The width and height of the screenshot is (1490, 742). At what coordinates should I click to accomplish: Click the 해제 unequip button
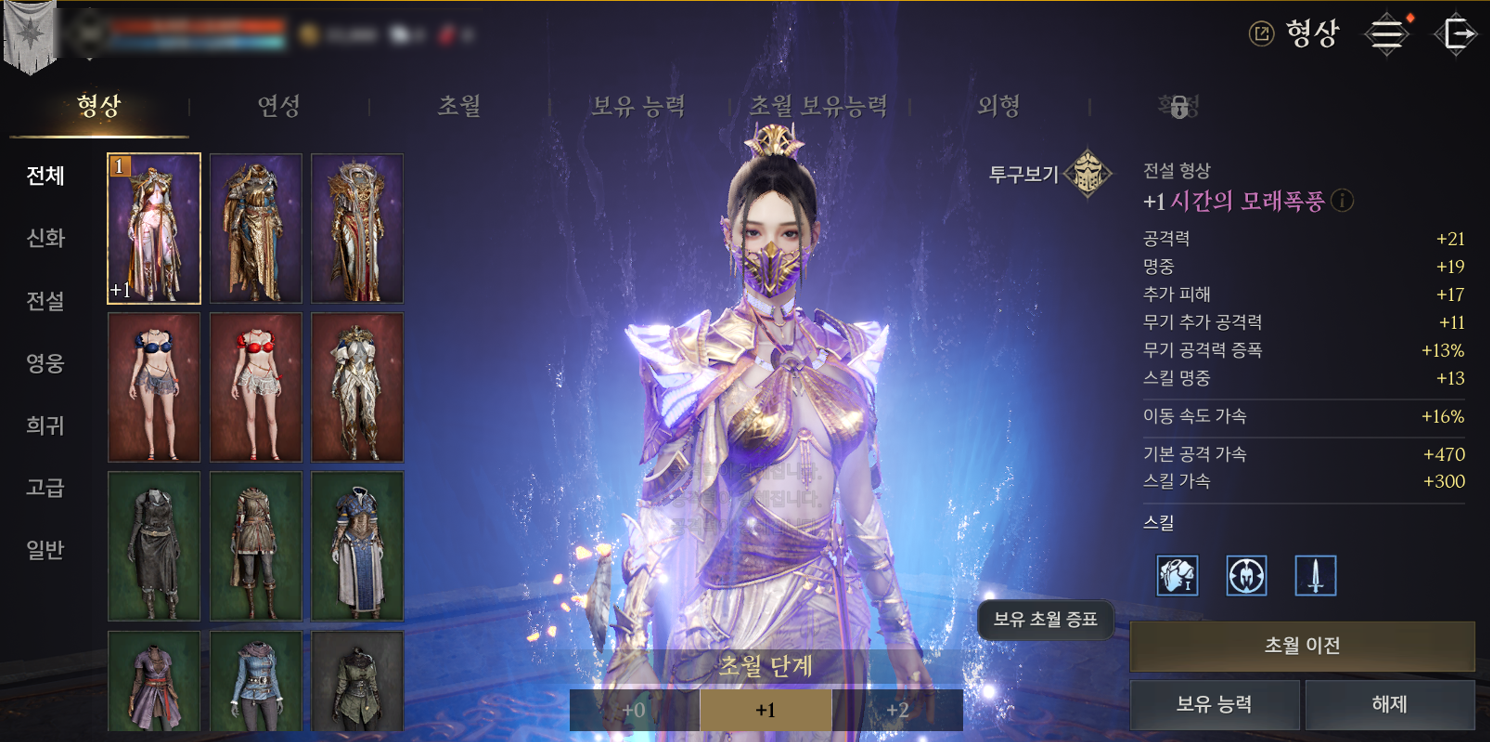(1389, 705)
